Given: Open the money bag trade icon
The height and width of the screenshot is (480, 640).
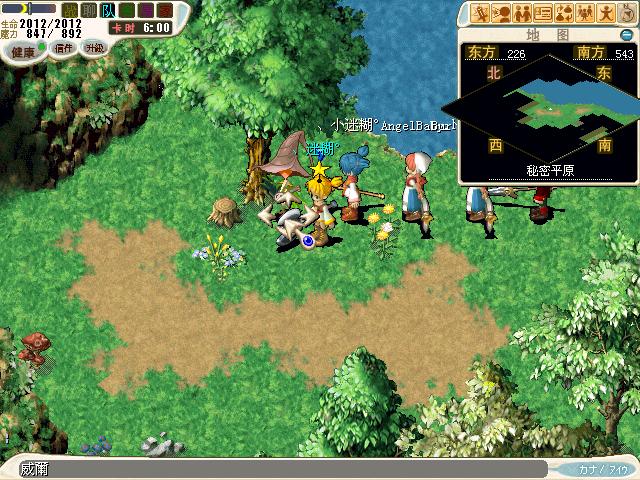Looking at the screenshot, I should [563, 13].
